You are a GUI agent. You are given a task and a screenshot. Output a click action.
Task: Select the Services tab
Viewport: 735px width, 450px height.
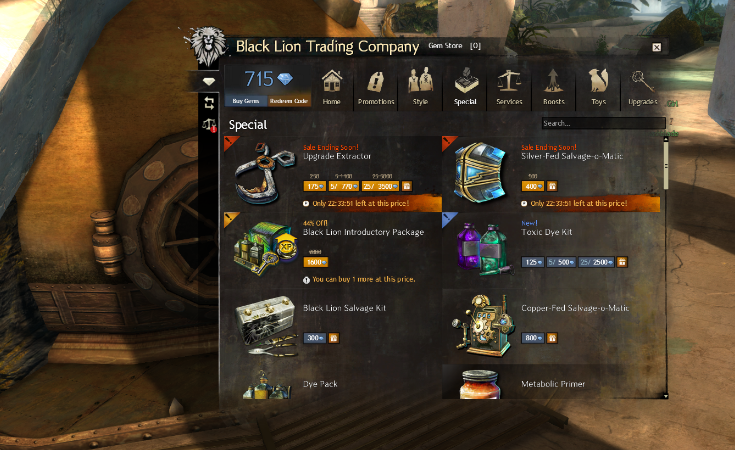(509, 88)
